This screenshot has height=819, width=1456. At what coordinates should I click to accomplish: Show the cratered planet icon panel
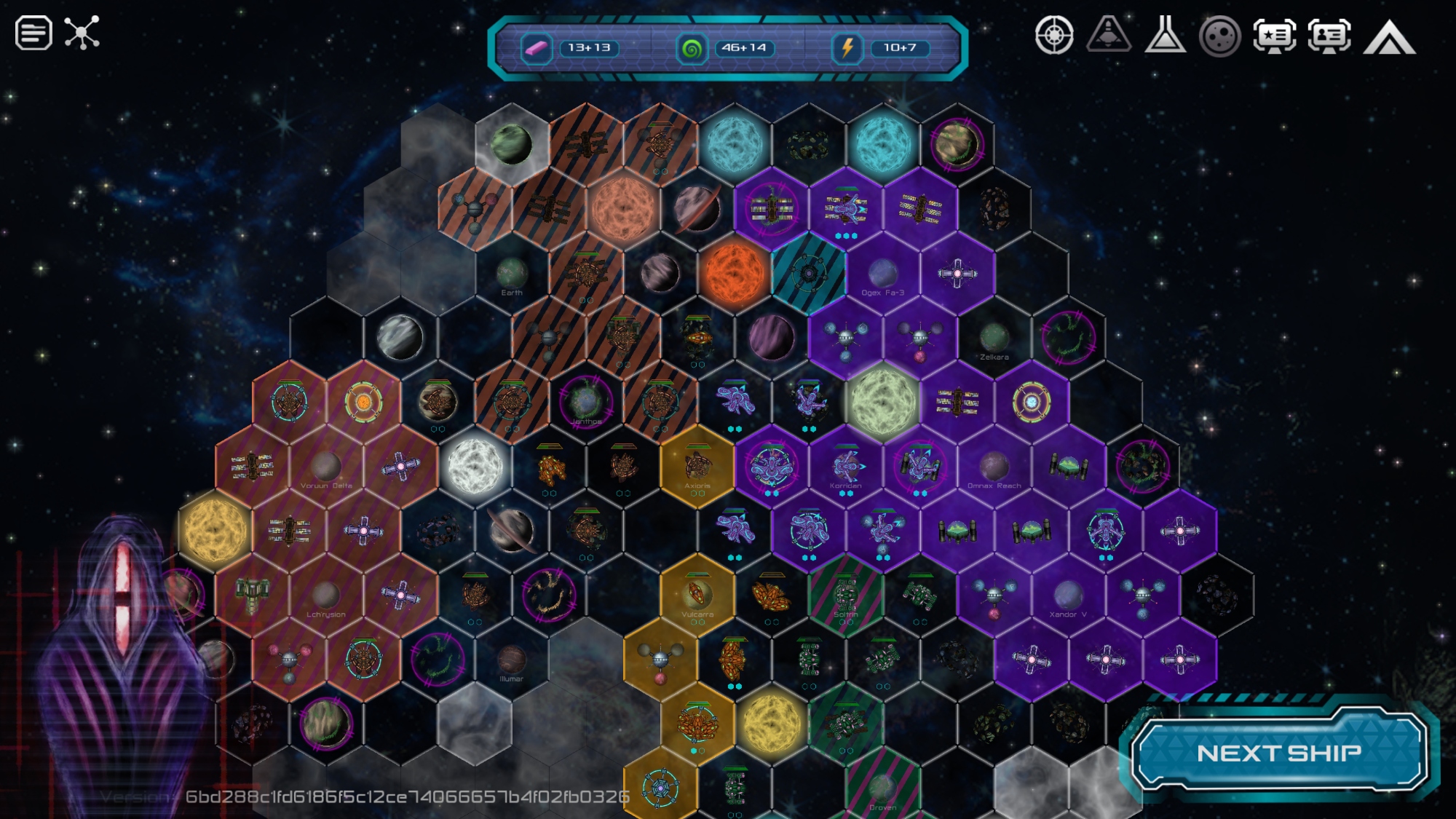(x=1220, y=36)
